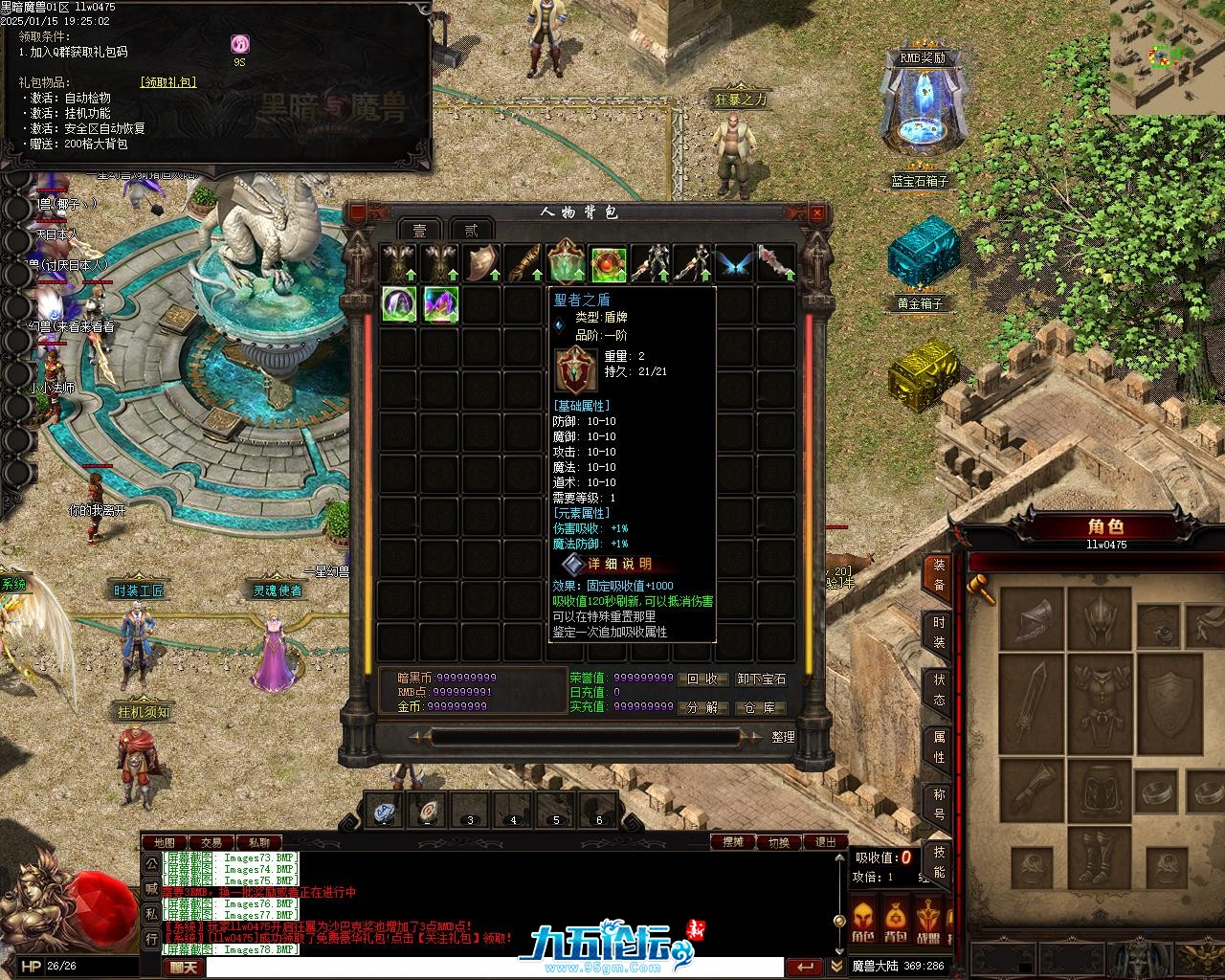
Task: Open the minimap in the corner
Action: (x=1167, y=56)
